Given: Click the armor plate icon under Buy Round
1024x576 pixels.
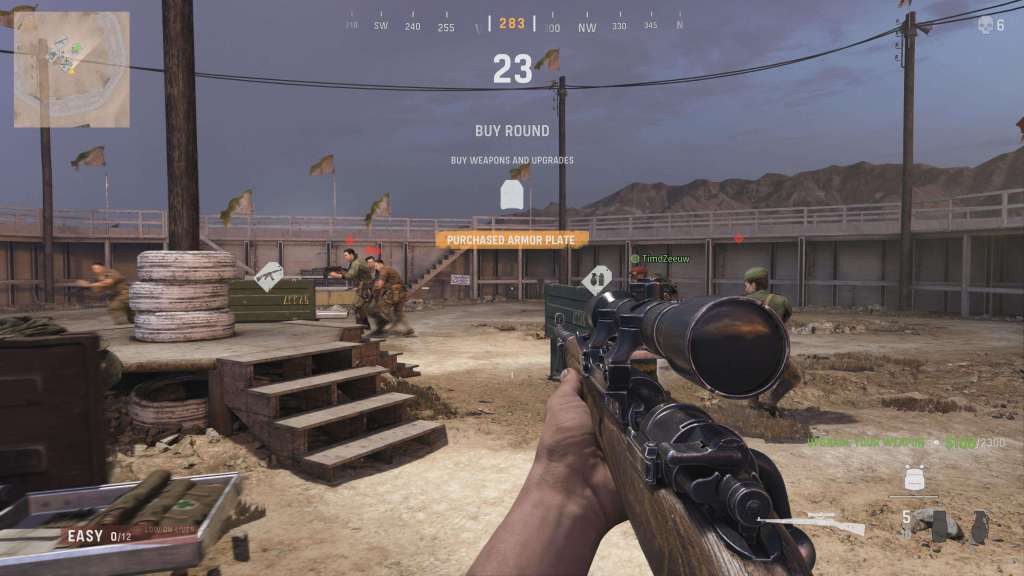Looking at the screenshot, I should pyautogui.click(x=512, y=194).
